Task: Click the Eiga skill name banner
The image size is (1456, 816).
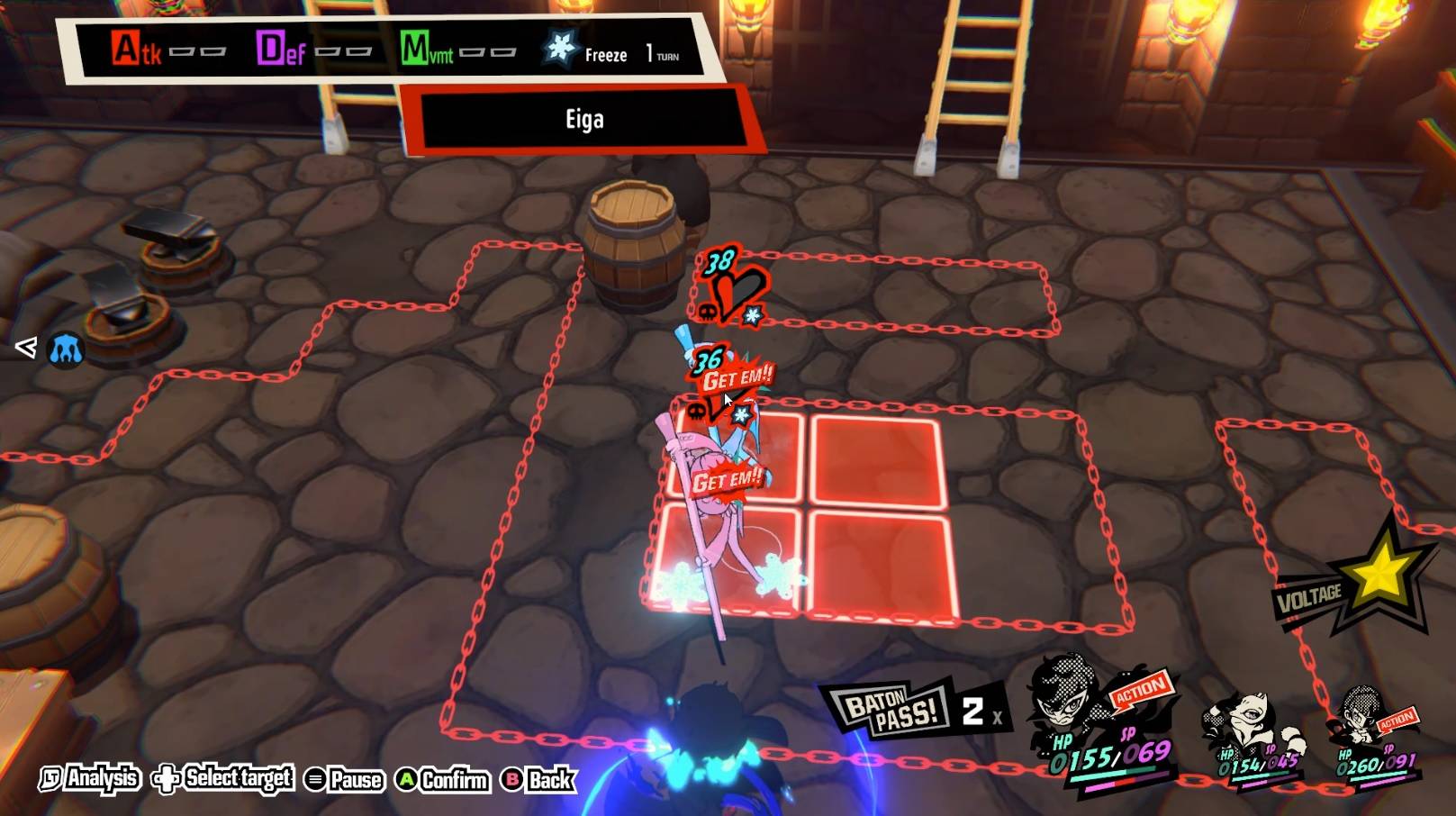Action: click(x=583, y=120)
